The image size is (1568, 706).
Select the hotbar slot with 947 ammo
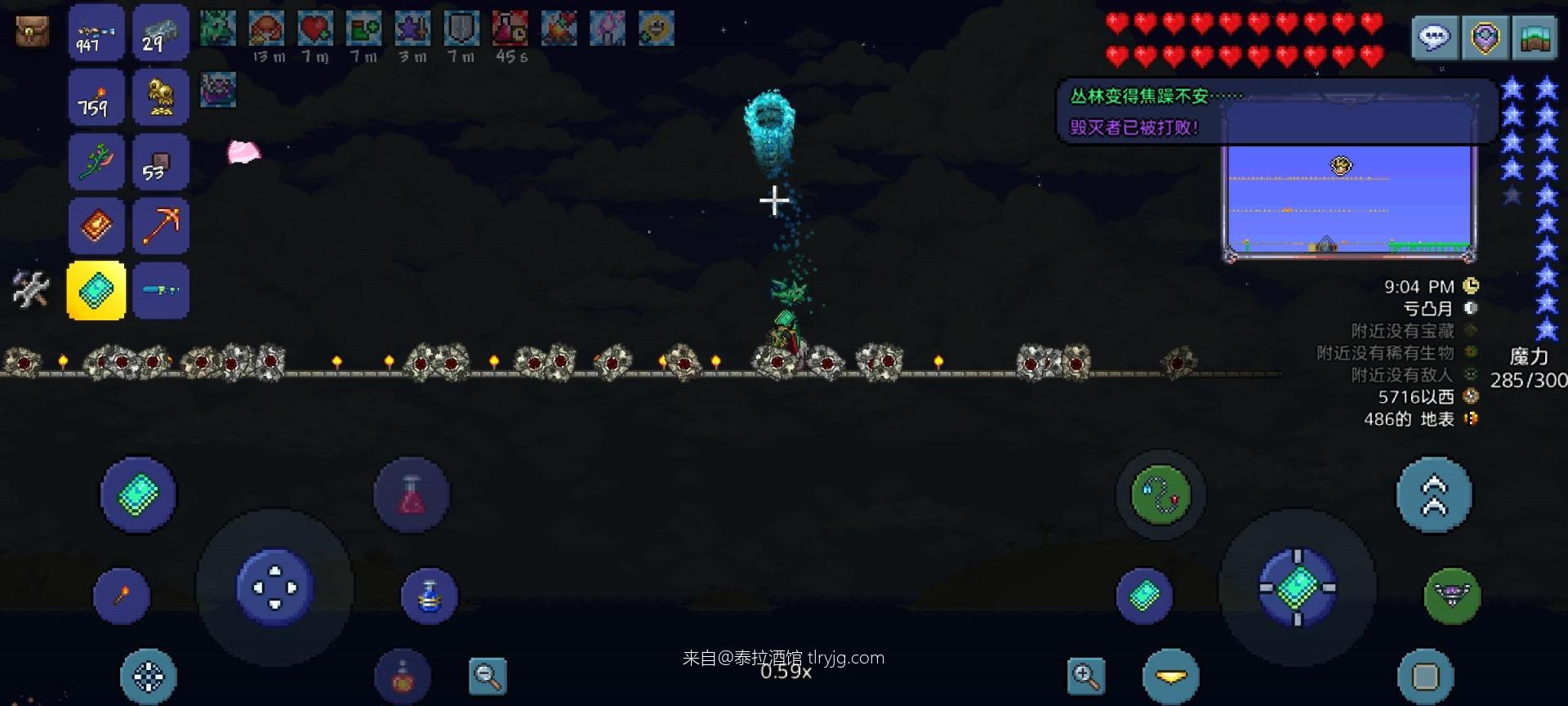(96, 33)
